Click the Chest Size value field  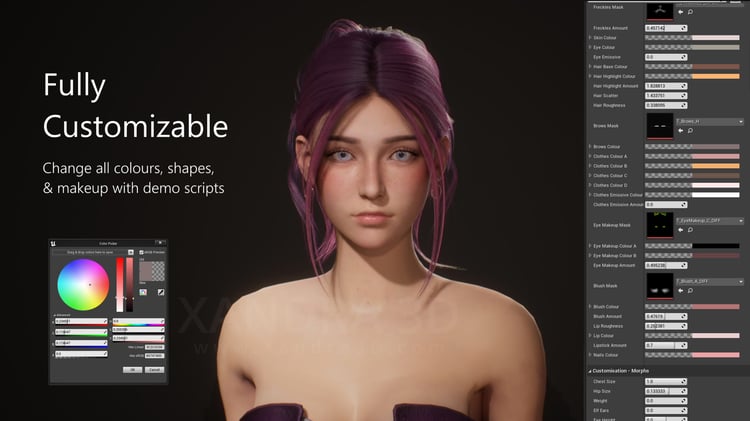pyautogui.click(x=663, y=381)
